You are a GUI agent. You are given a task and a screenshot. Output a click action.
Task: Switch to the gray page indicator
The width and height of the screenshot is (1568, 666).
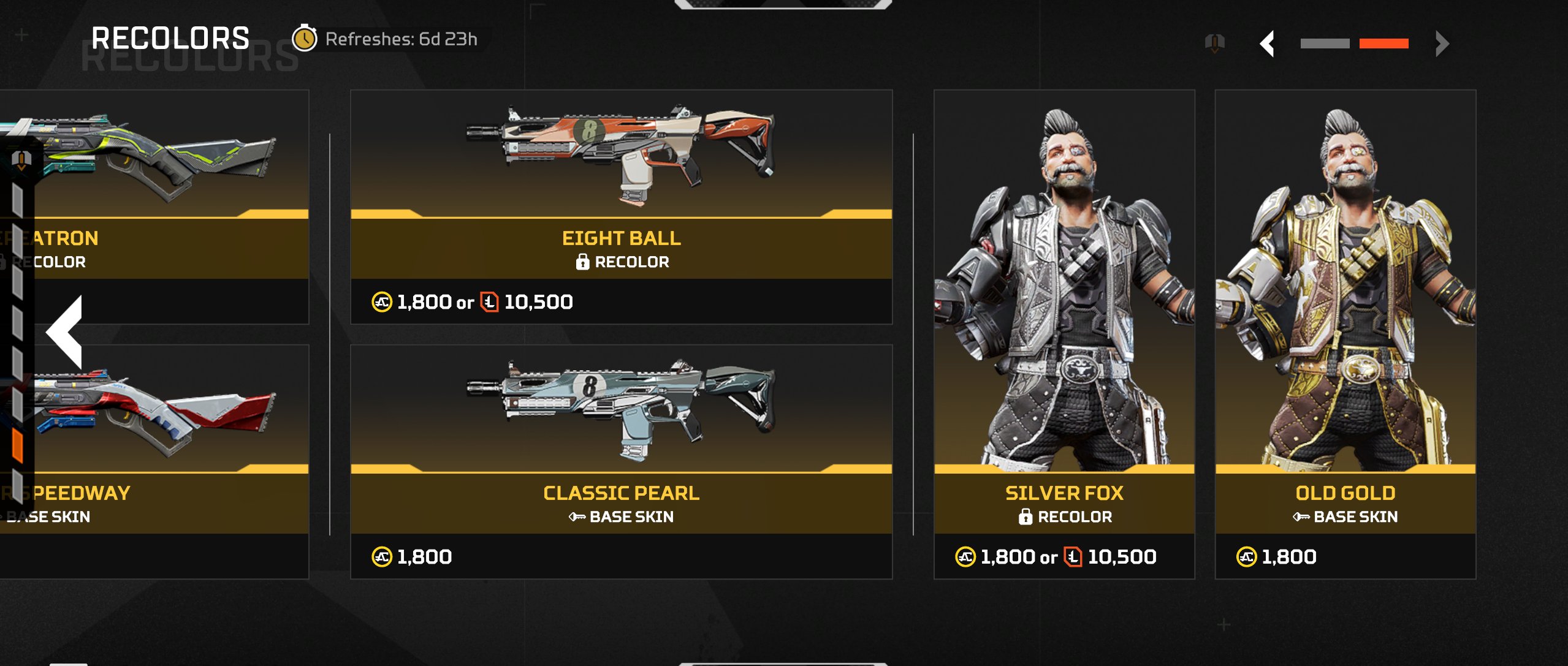(x=1325, y=44)
